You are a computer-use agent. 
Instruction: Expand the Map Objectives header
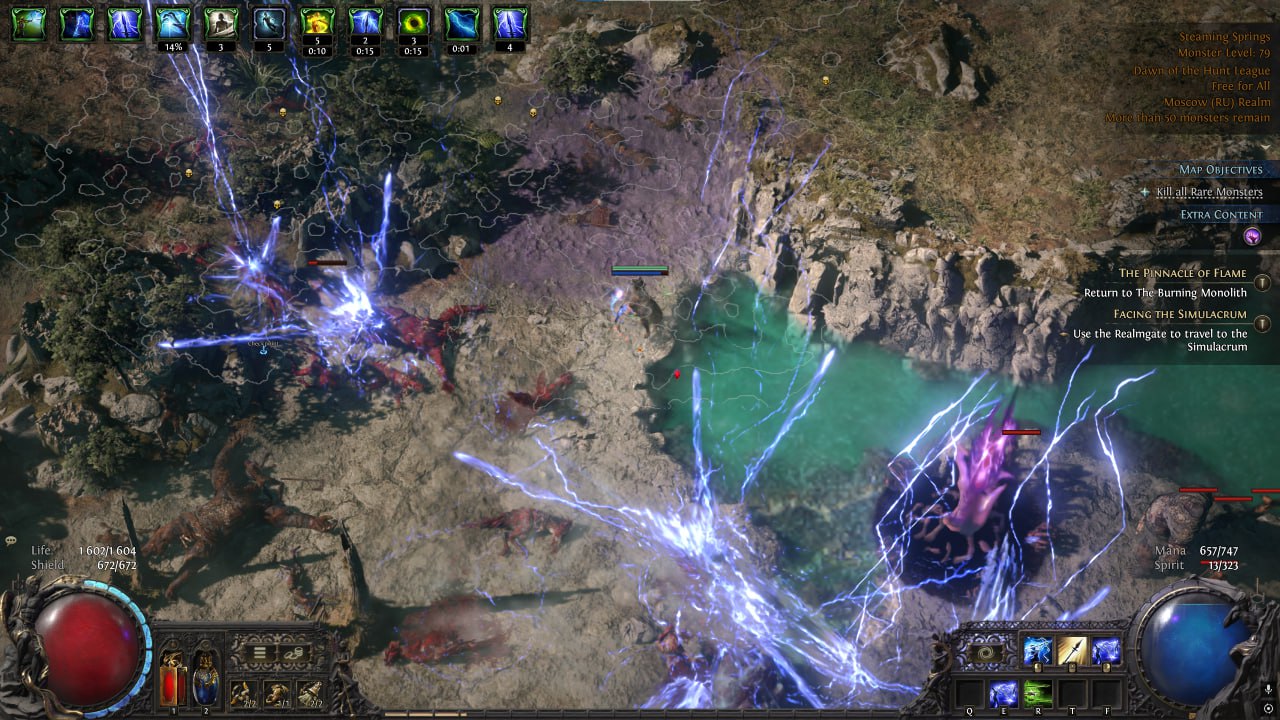(1220, 170)
